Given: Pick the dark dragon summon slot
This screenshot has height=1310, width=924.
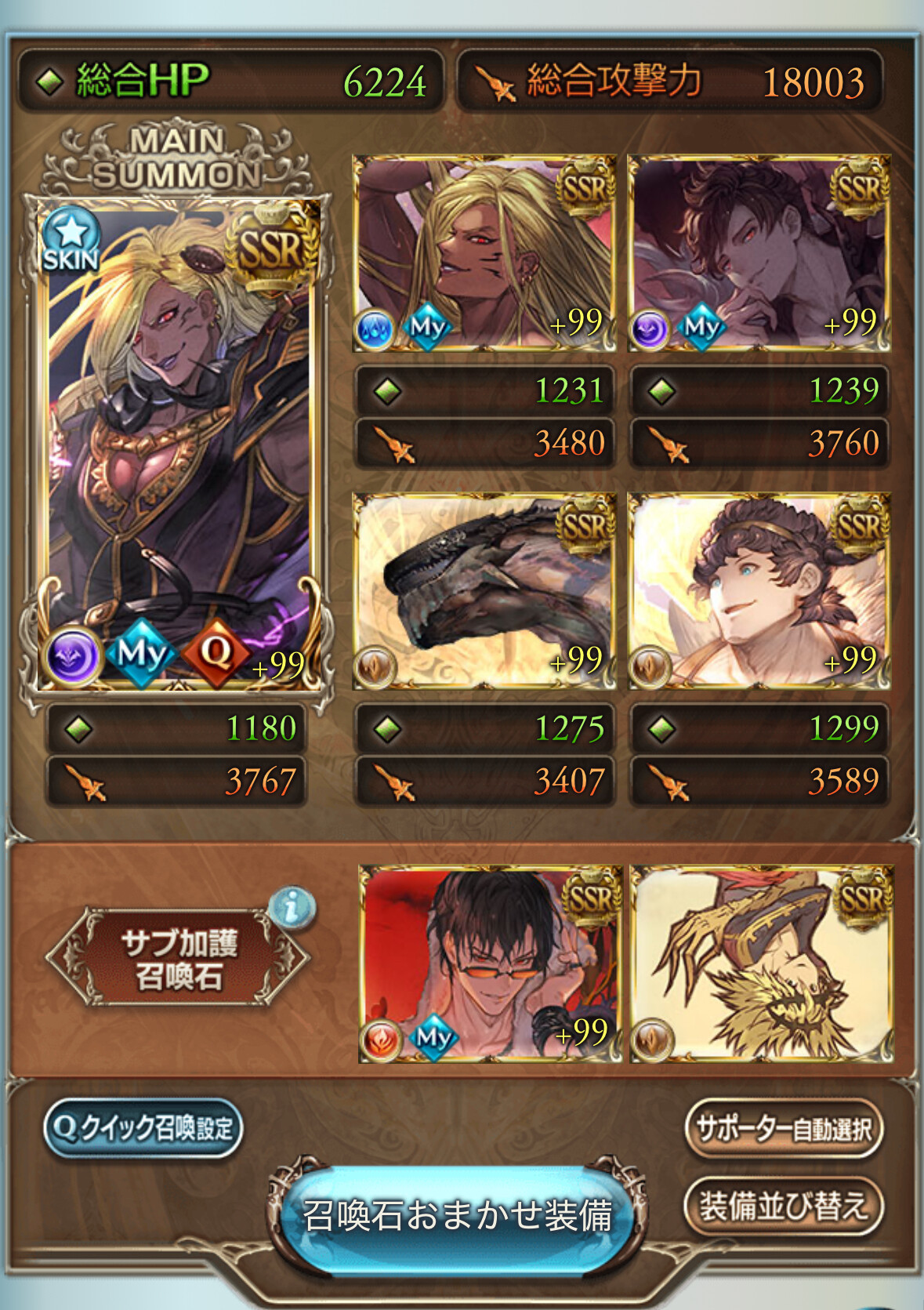Looking at the screenshot, I should [484, 591].
